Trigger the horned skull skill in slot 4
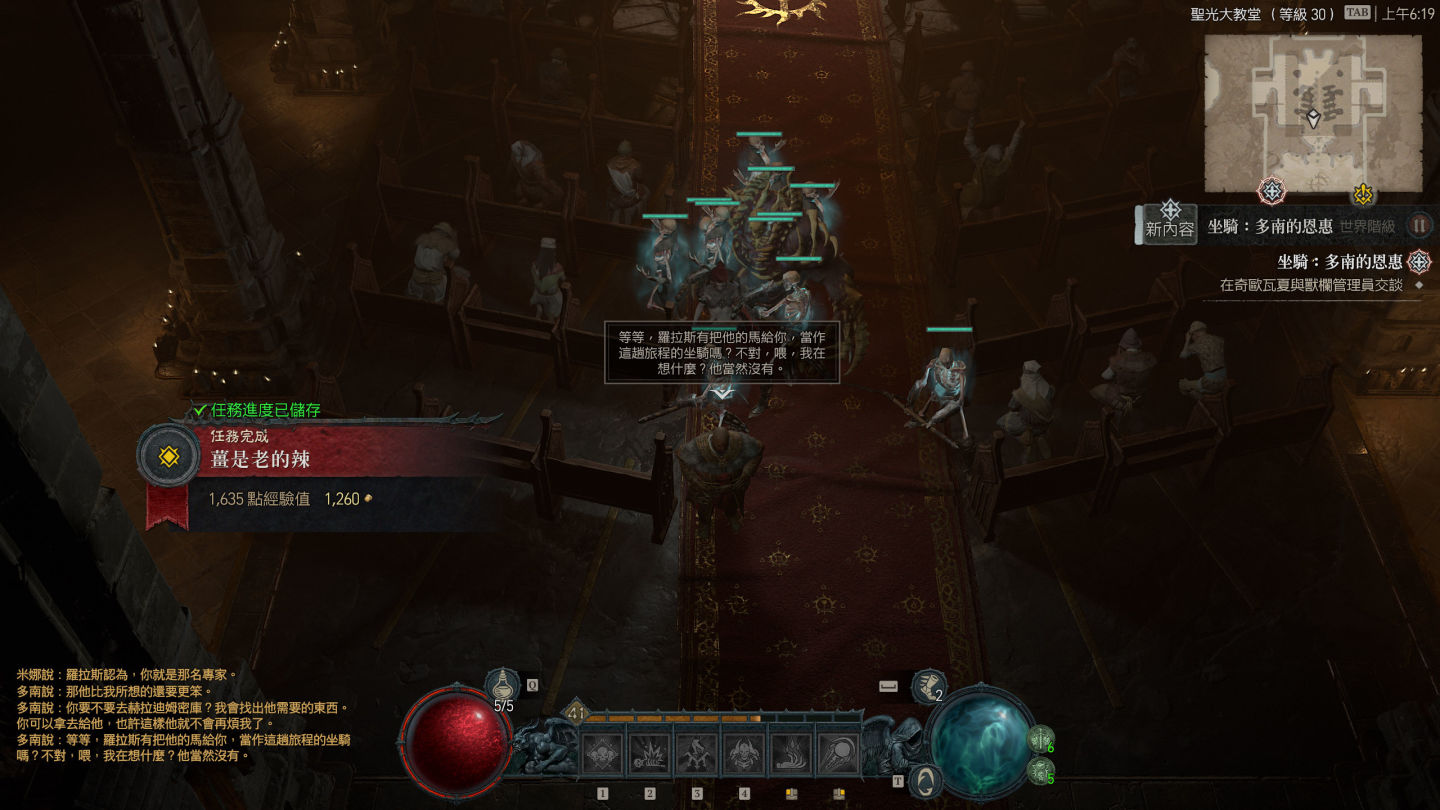 [x=744, y=754]
